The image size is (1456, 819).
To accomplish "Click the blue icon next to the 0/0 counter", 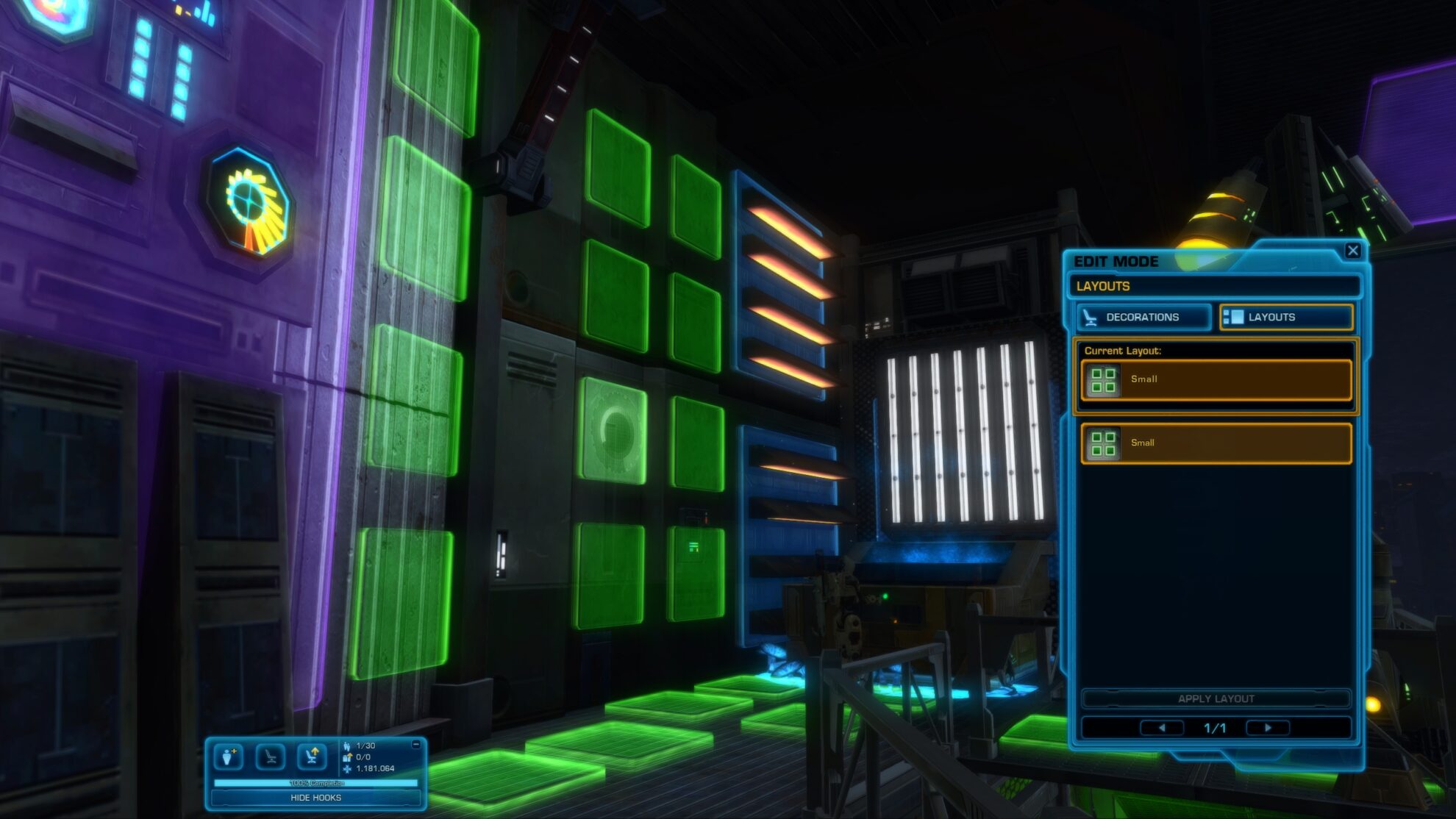I will click(346, 756).
